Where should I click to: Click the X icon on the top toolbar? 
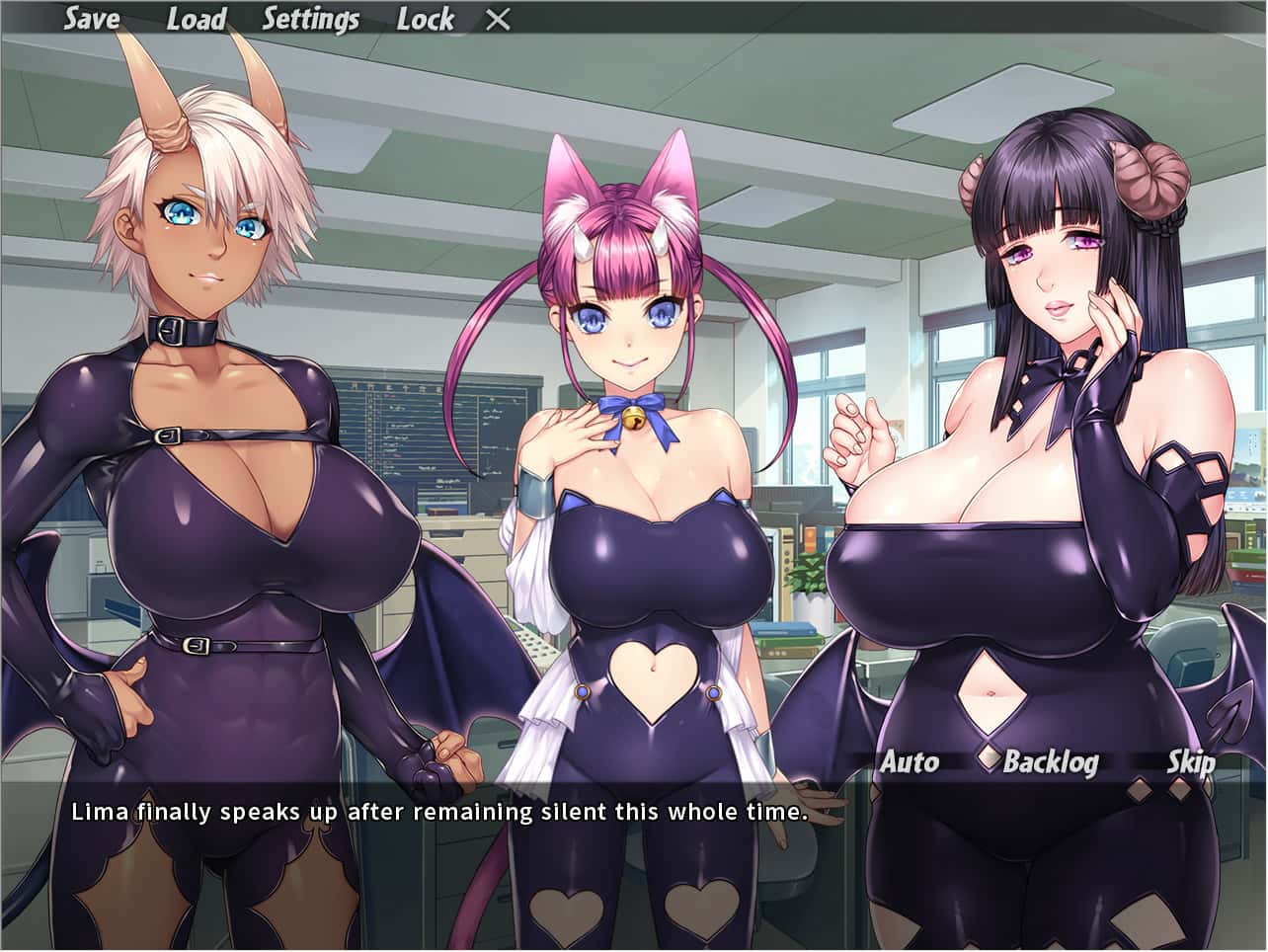[497, 19]
